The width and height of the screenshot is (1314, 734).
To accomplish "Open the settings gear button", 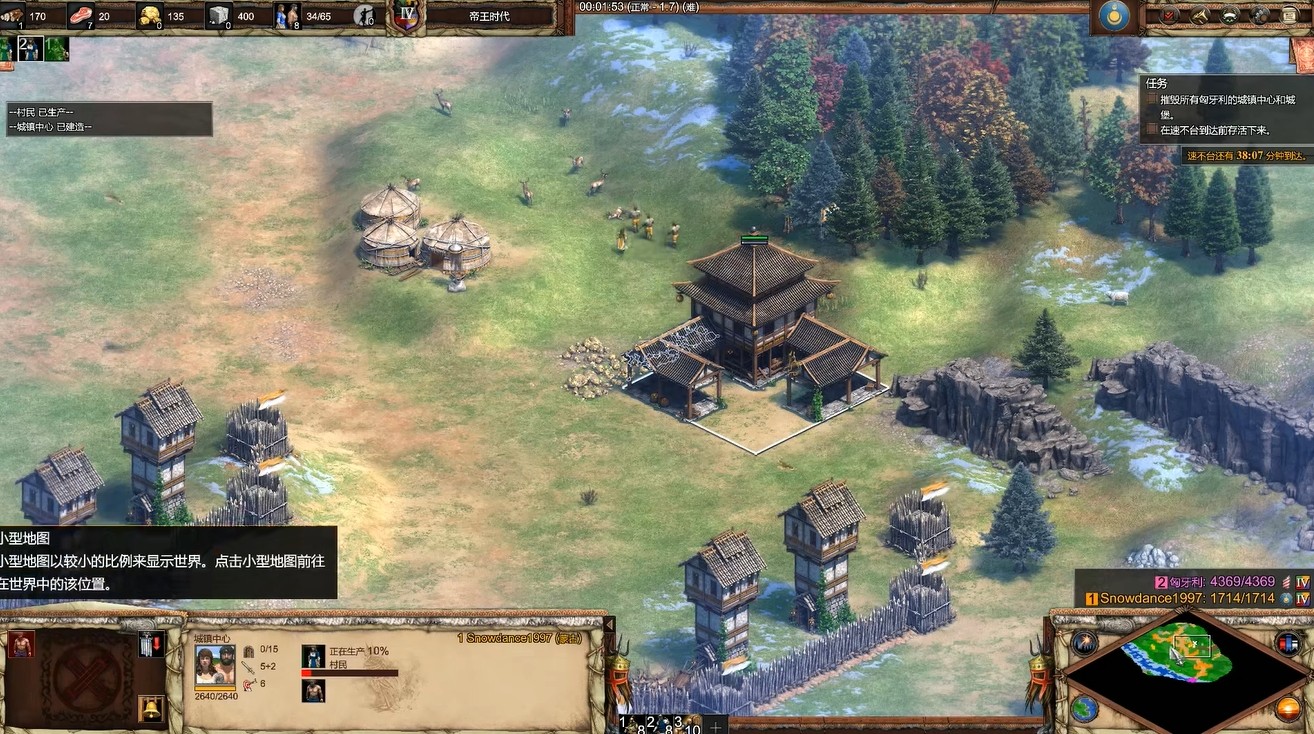I will (x=1260, y=16).
